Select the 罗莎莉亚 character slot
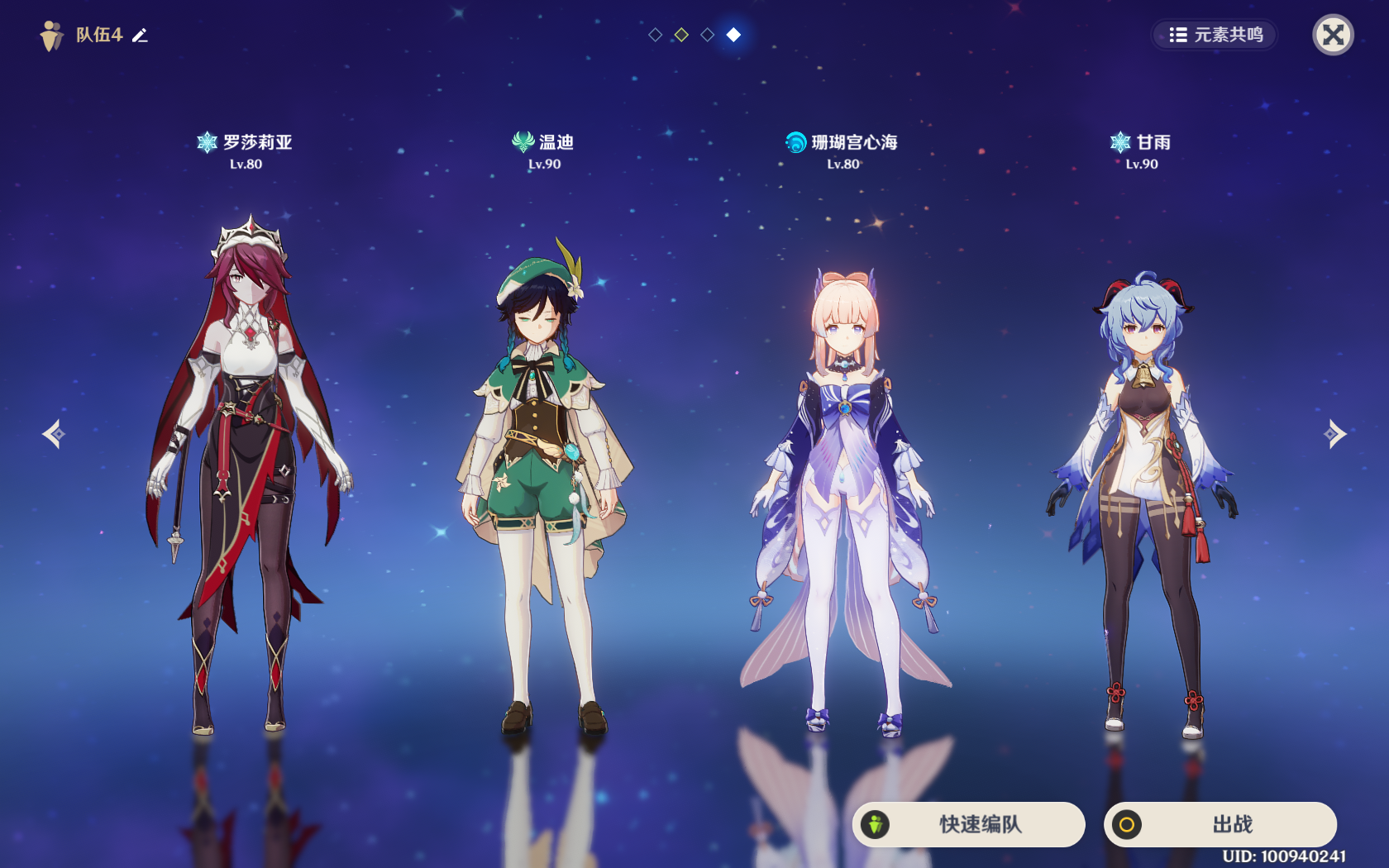Image resolution: width=1389 pixels, height=868 pixels. click(x=246, y=463)
